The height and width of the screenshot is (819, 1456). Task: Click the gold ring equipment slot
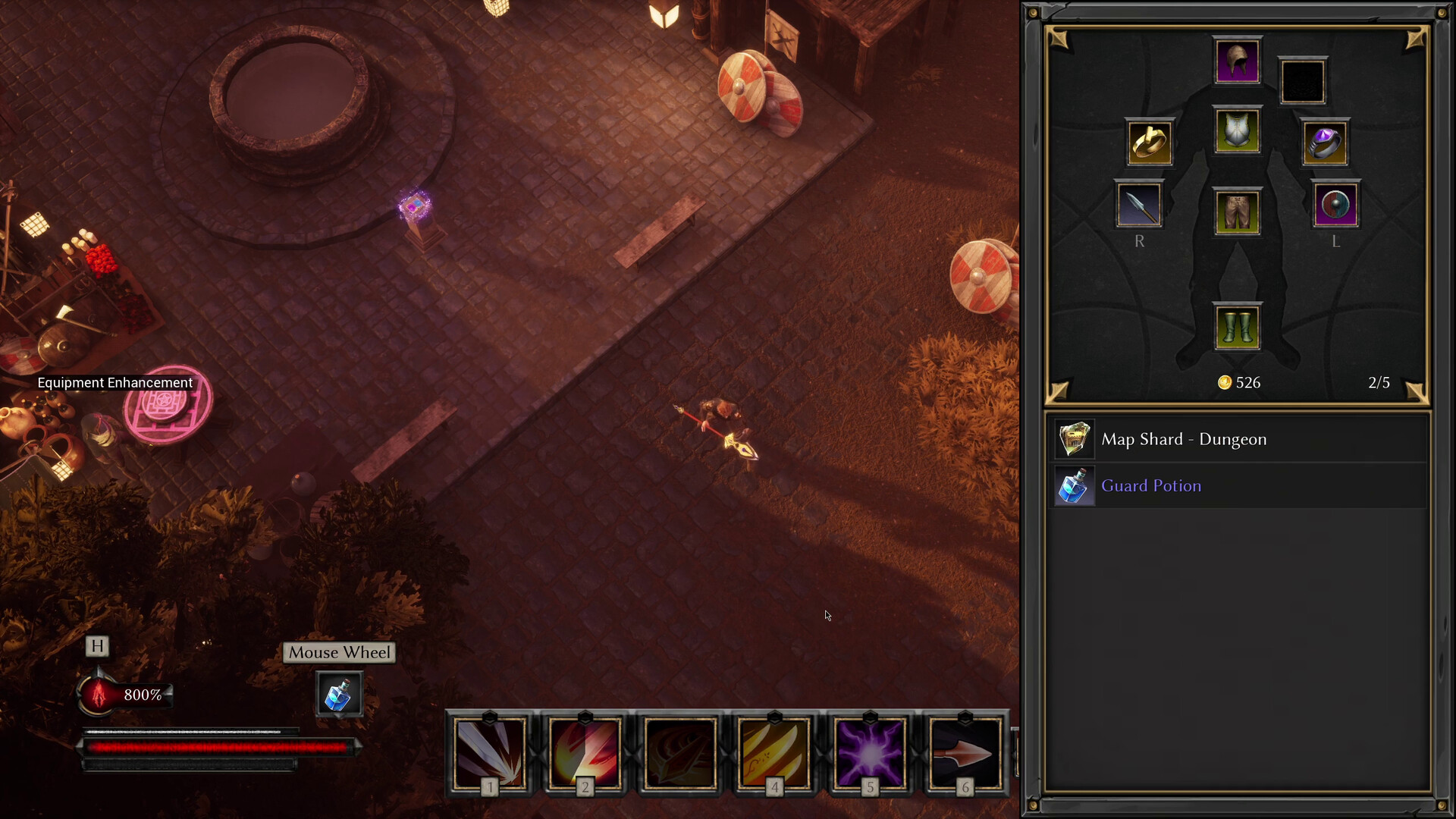coord(1150,143)
